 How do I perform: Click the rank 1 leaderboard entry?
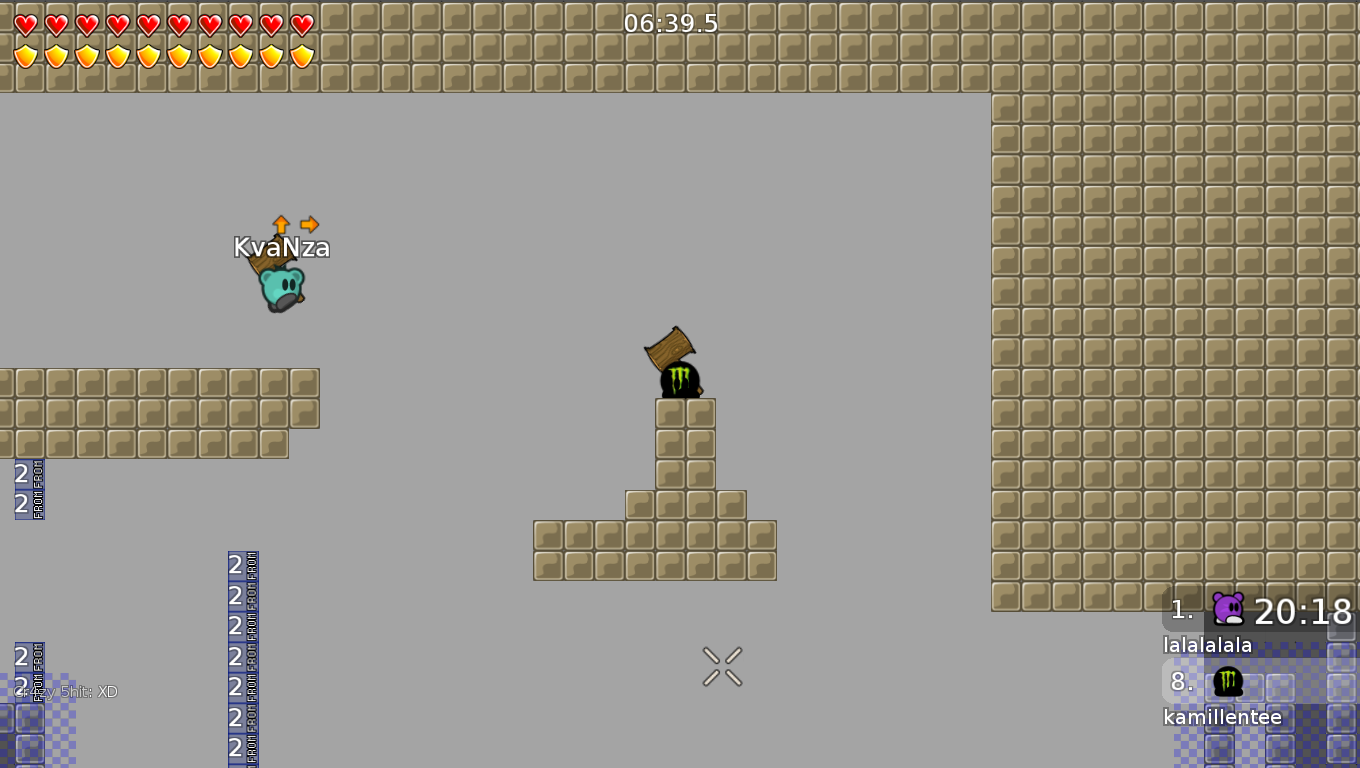1180,610
